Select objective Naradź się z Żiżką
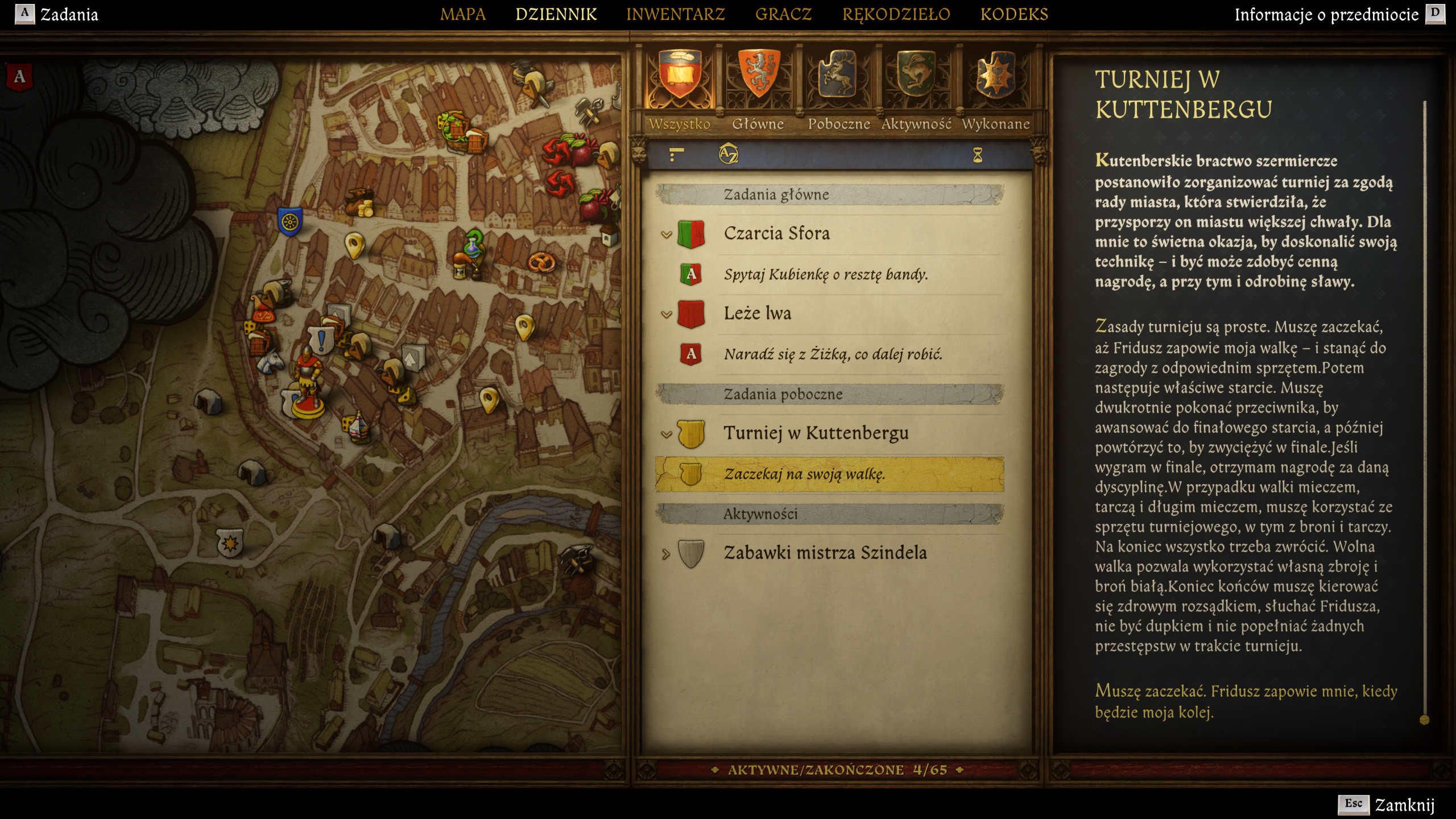 833,354
